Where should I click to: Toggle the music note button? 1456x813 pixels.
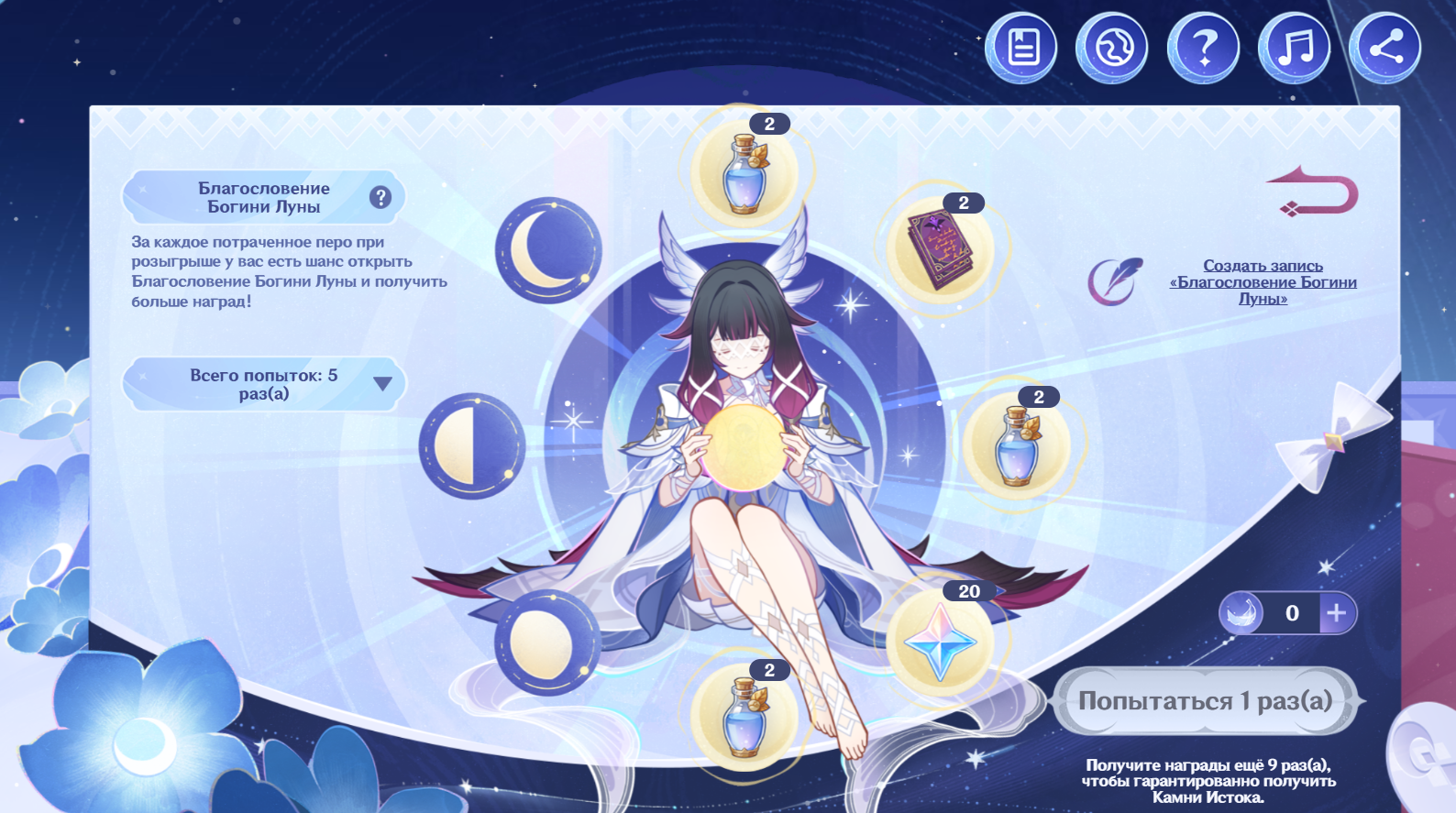pyautogui.click(x=1294, y=48)
